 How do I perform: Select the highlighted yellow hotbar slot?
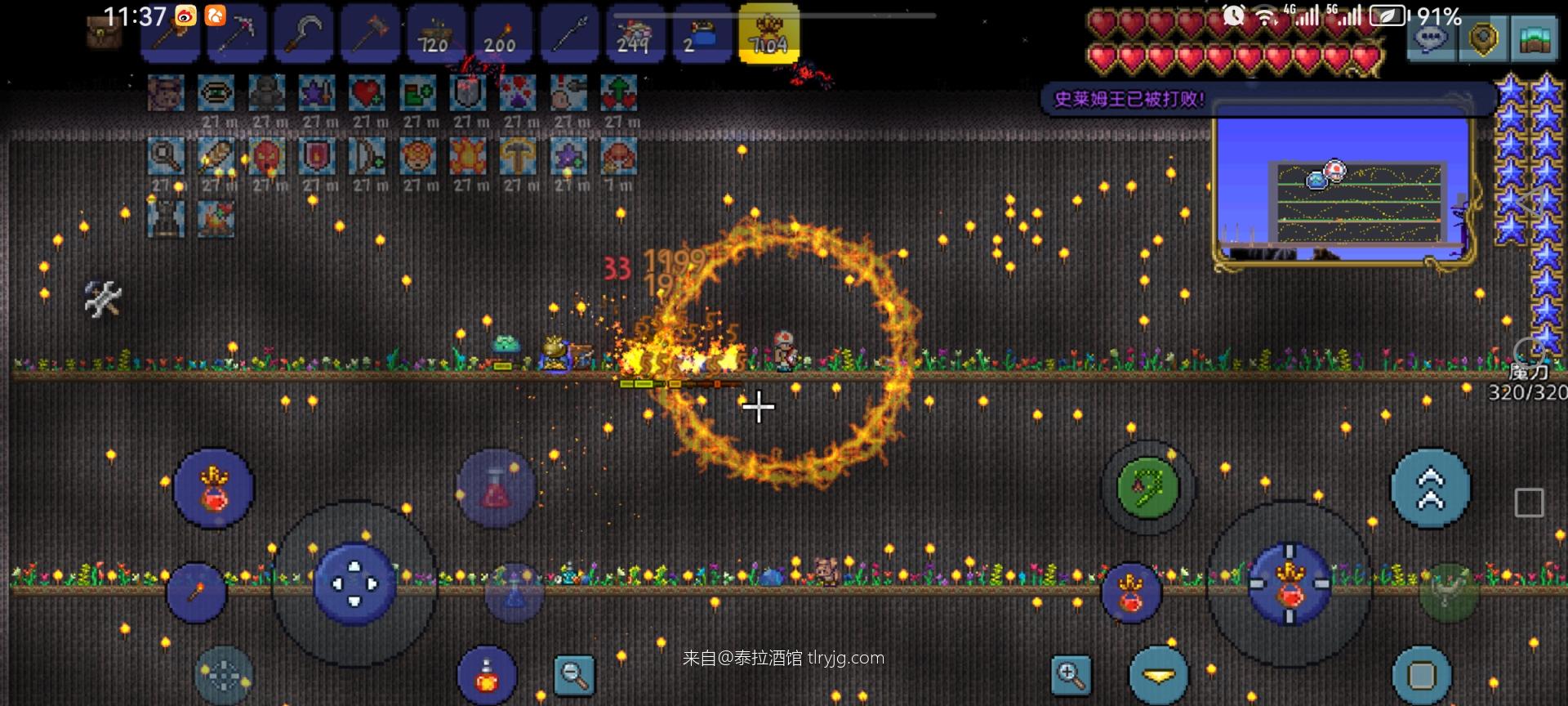768,34
